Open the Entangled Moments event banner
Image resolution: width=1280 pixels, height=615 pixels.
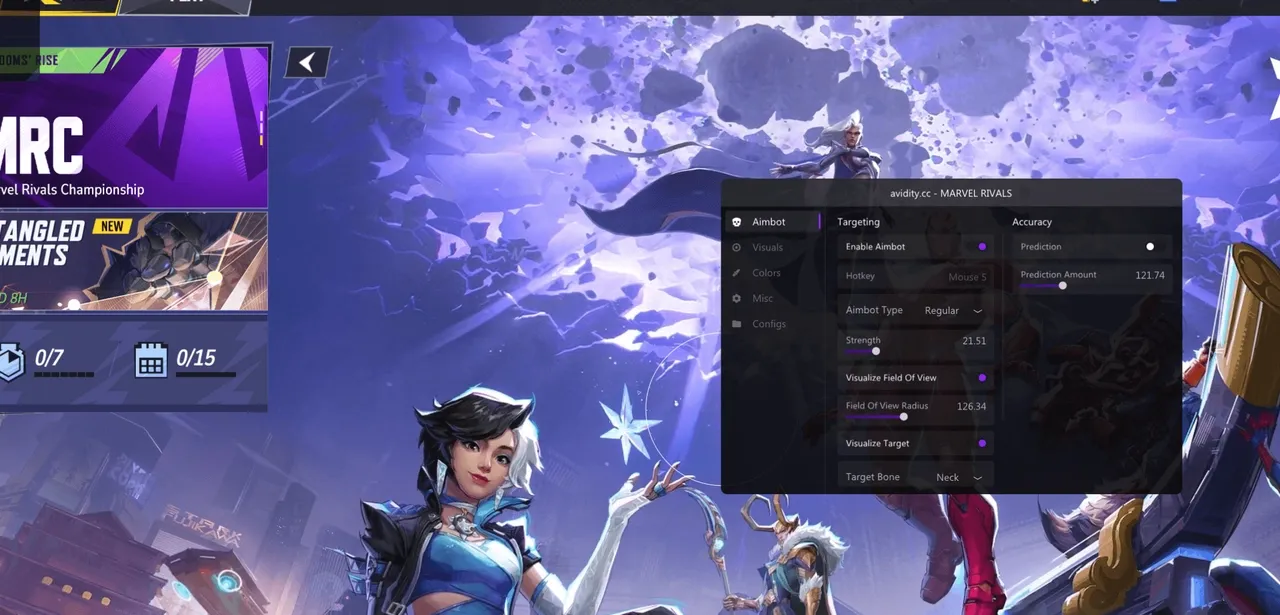pos(133,260)
